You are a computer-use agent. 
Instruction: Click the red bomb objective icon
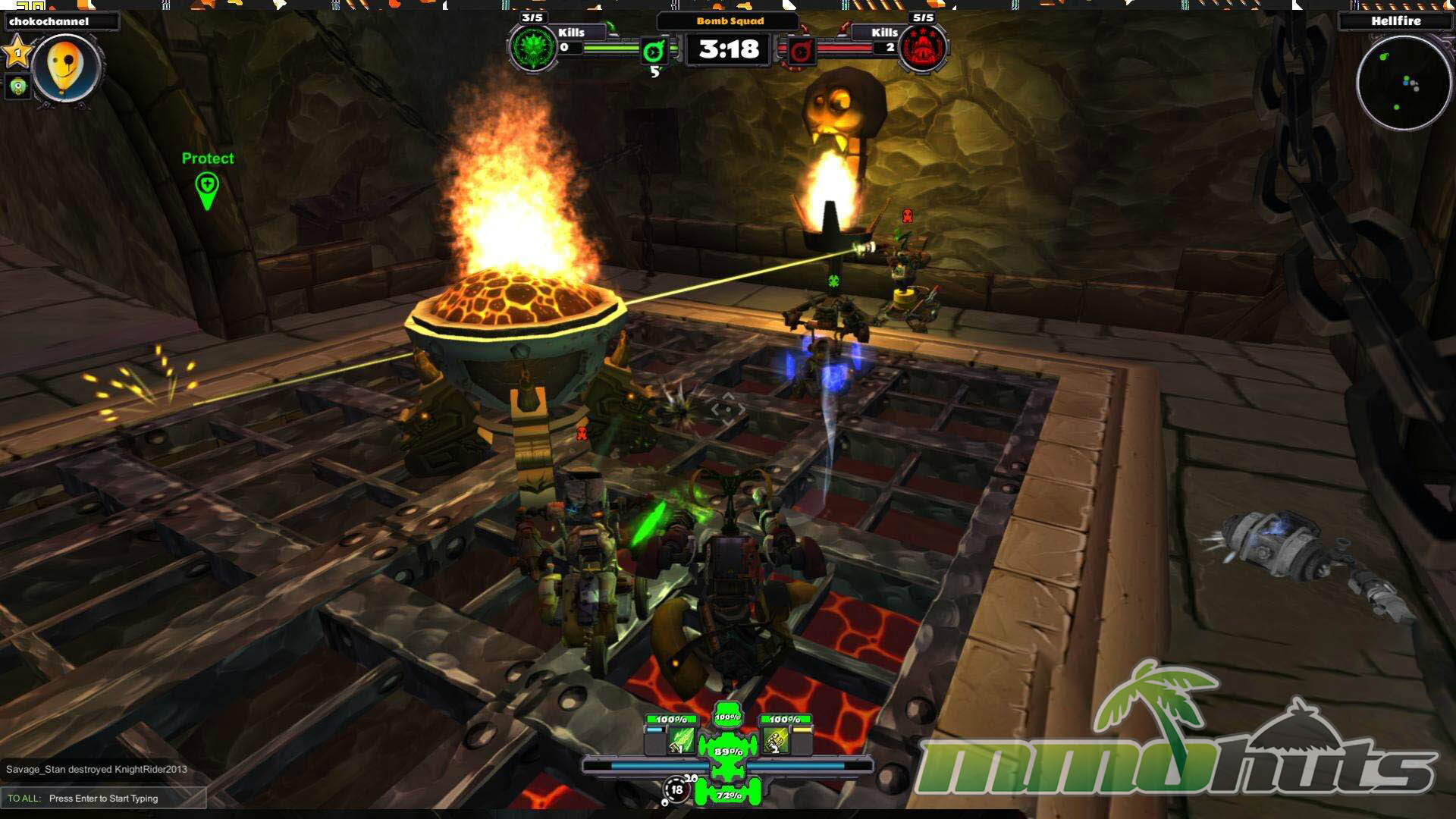point(800,51)
